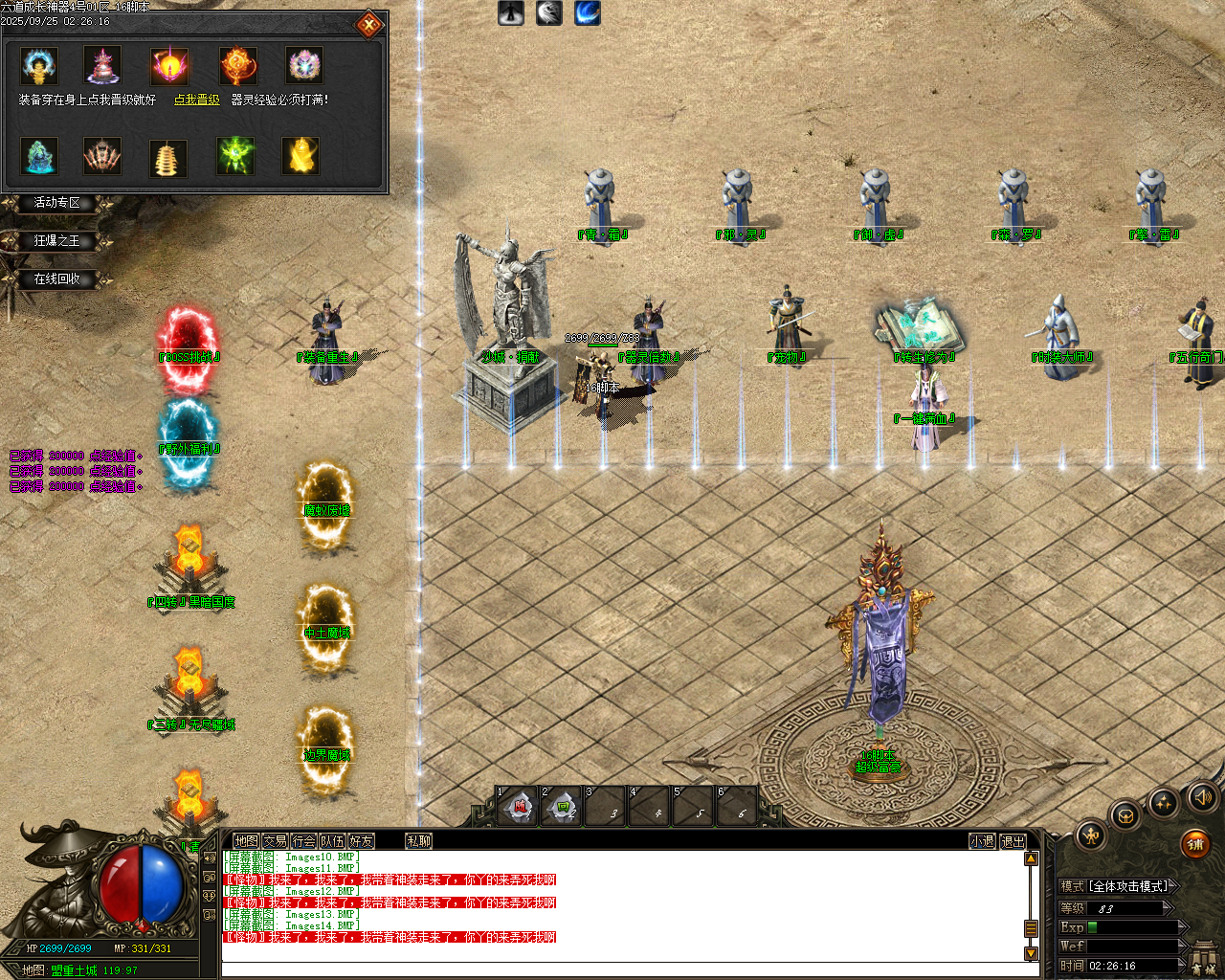
Task: Click the blue flame artifact icon in upgrade panel
Action: pyautogui.click(x=38, y=64)
